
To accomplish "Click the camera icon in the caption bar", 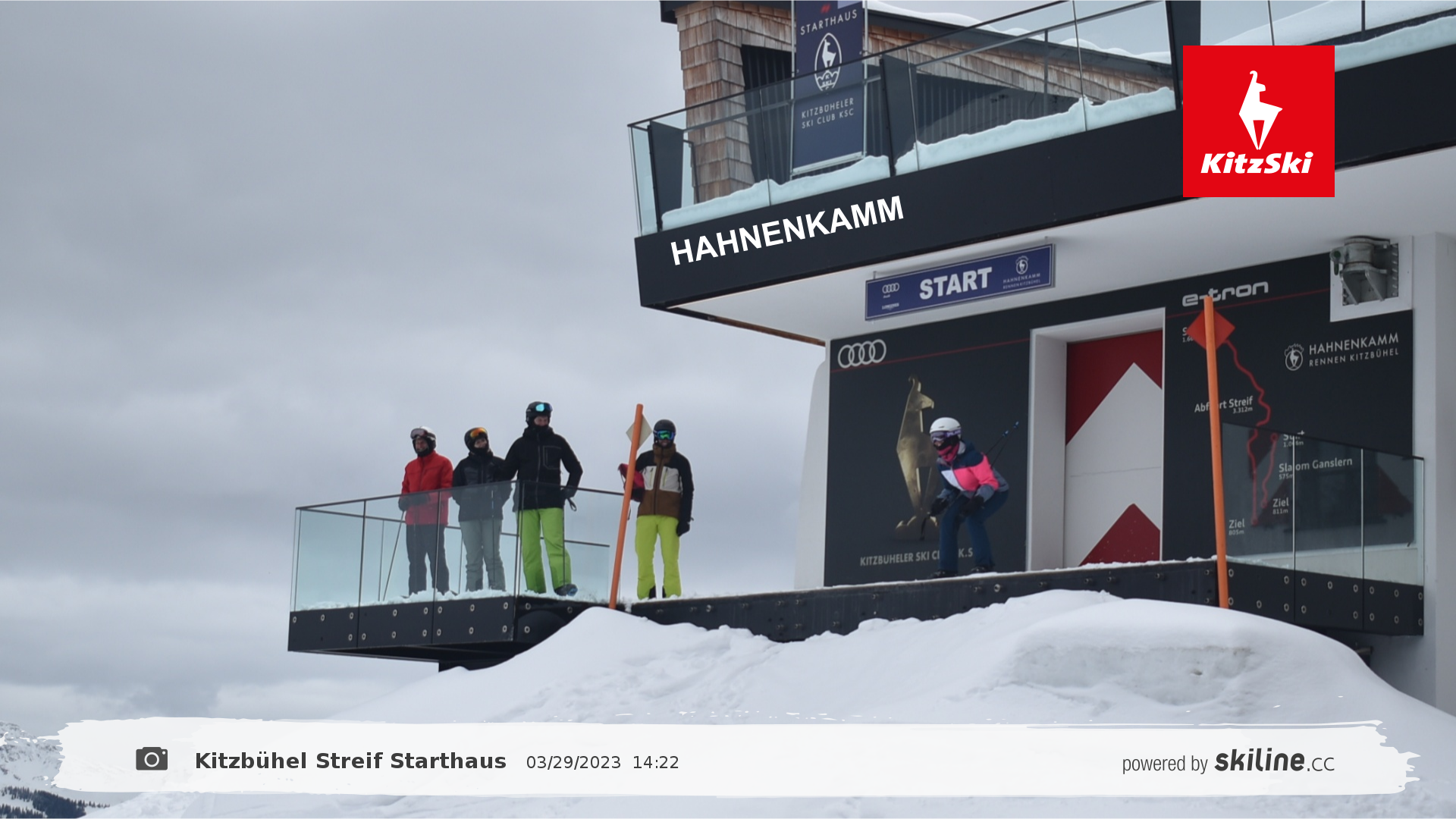I will pos(152,759).
